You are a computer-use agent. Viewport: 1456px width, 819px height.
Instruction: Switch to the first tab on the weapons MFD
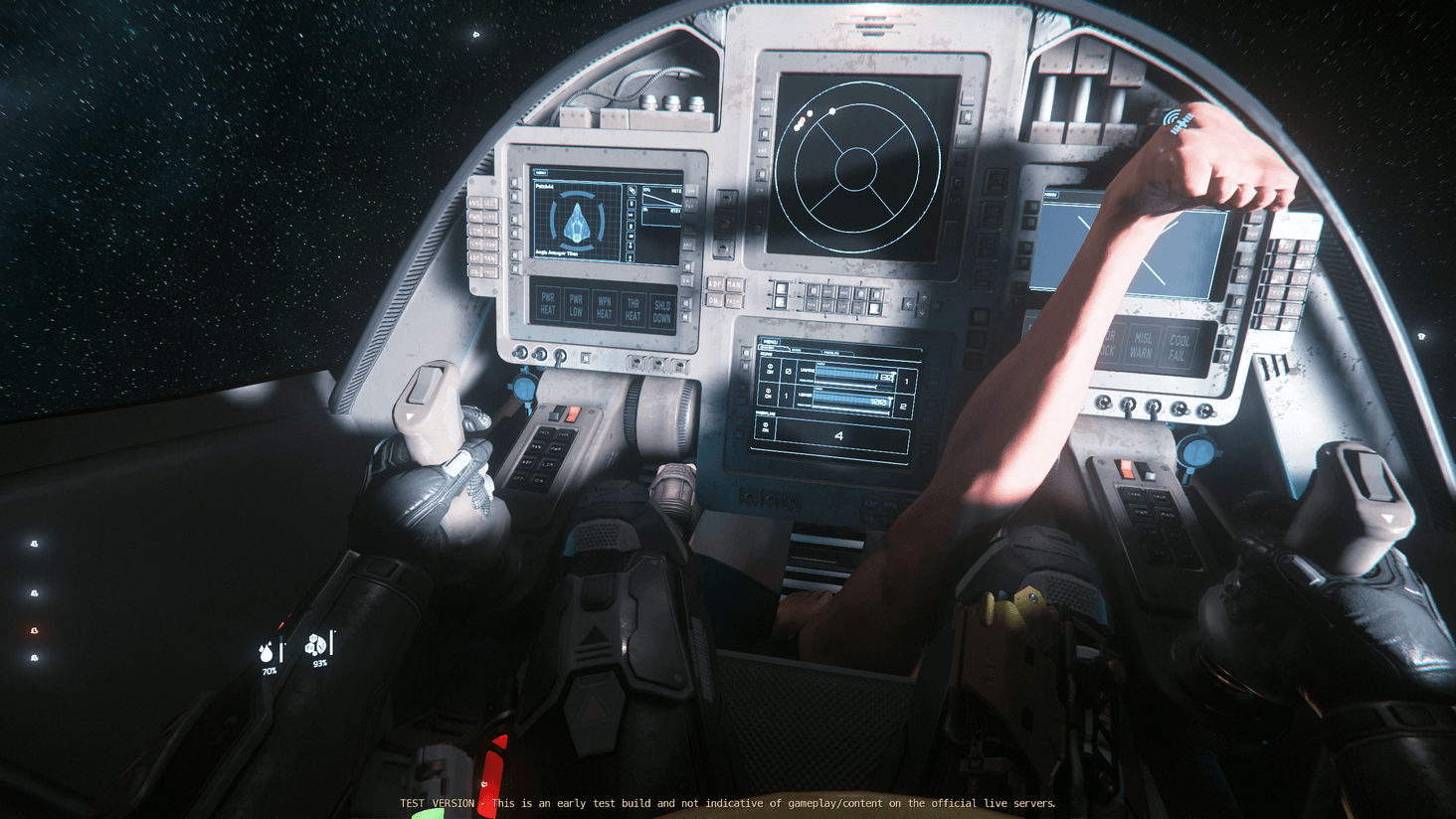tap(774, 347)
